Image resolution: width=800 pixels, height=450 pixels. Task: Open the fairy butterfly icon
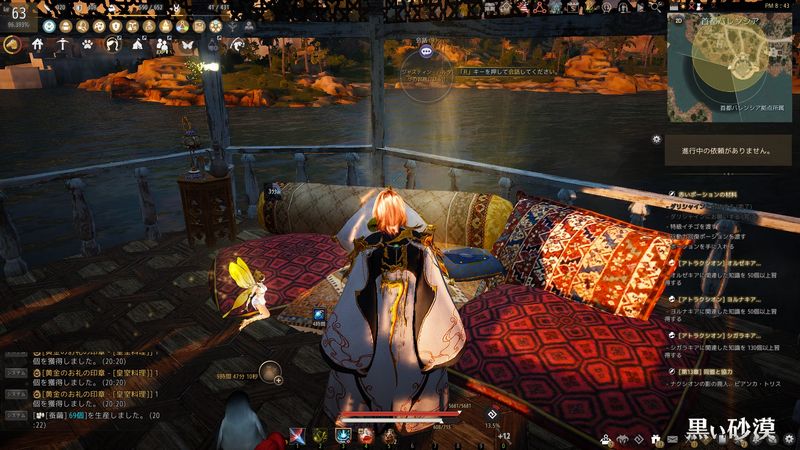(185, 45)
